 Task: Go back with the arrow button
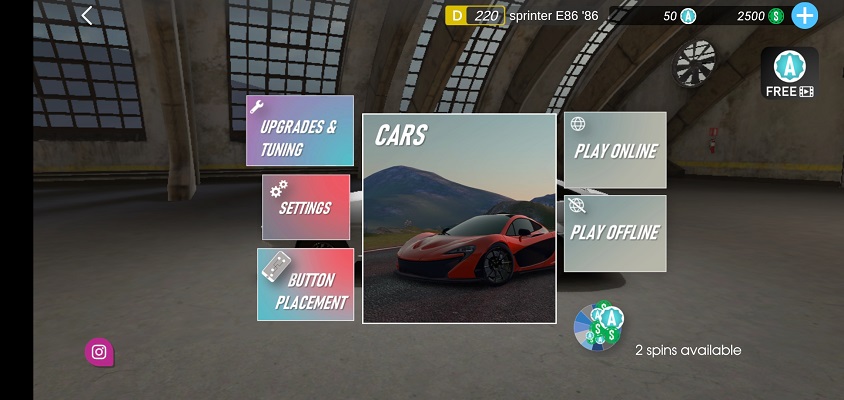87,15
